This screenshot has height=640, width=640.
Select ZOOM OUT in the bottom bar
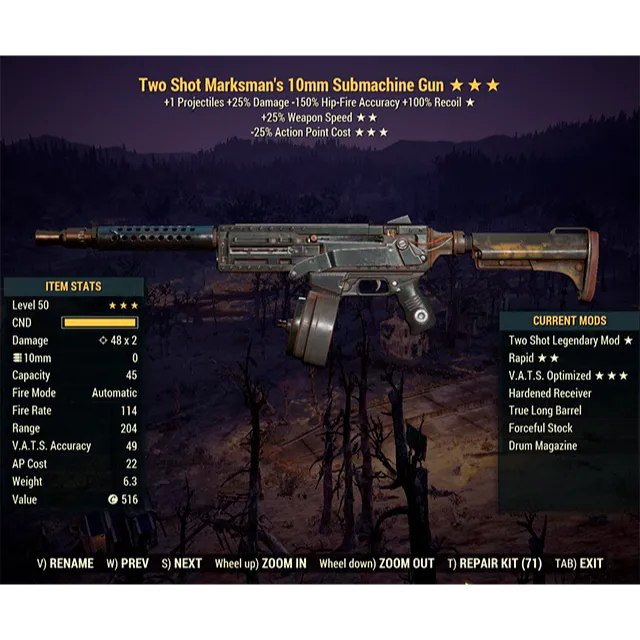point(376,563)
